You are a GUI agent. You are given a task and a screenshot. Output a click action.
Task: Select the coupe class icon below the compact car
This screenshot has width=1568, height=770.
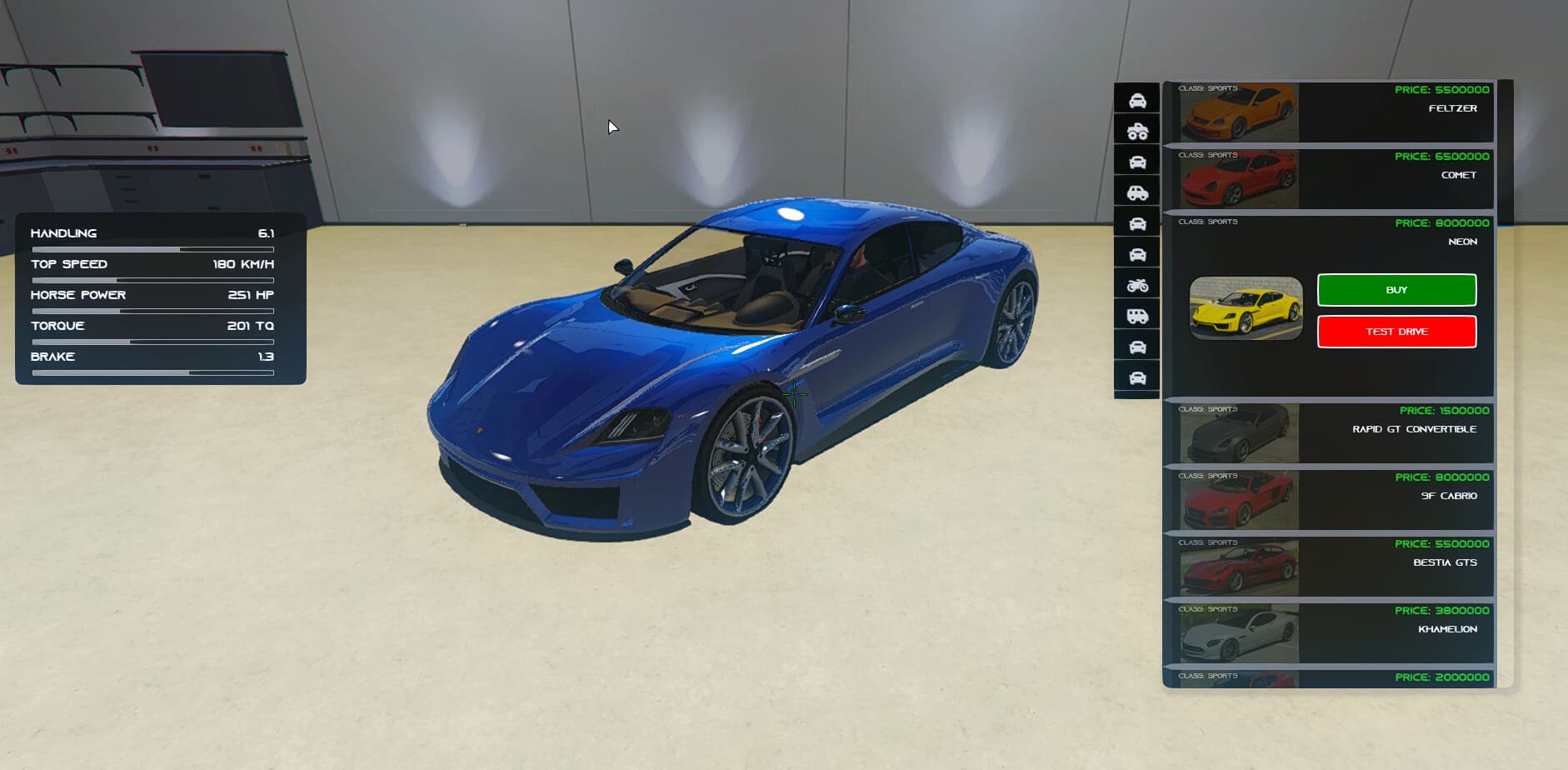(1137, 222)
